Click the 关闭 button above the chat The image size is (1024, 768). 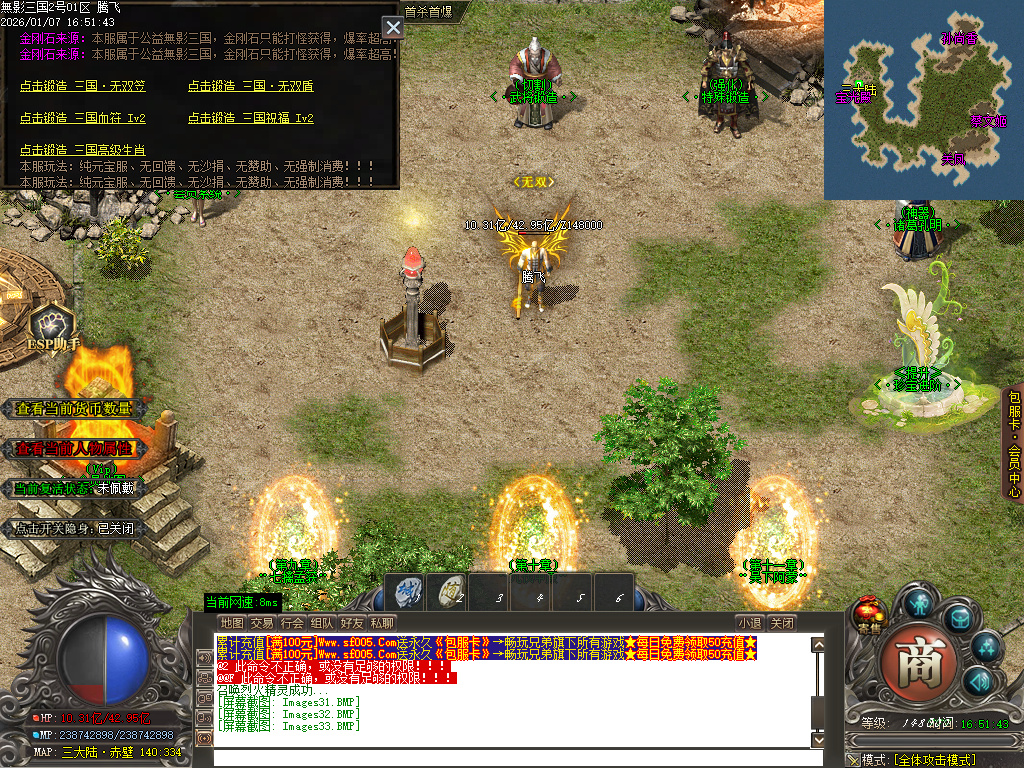pos(782,623)
